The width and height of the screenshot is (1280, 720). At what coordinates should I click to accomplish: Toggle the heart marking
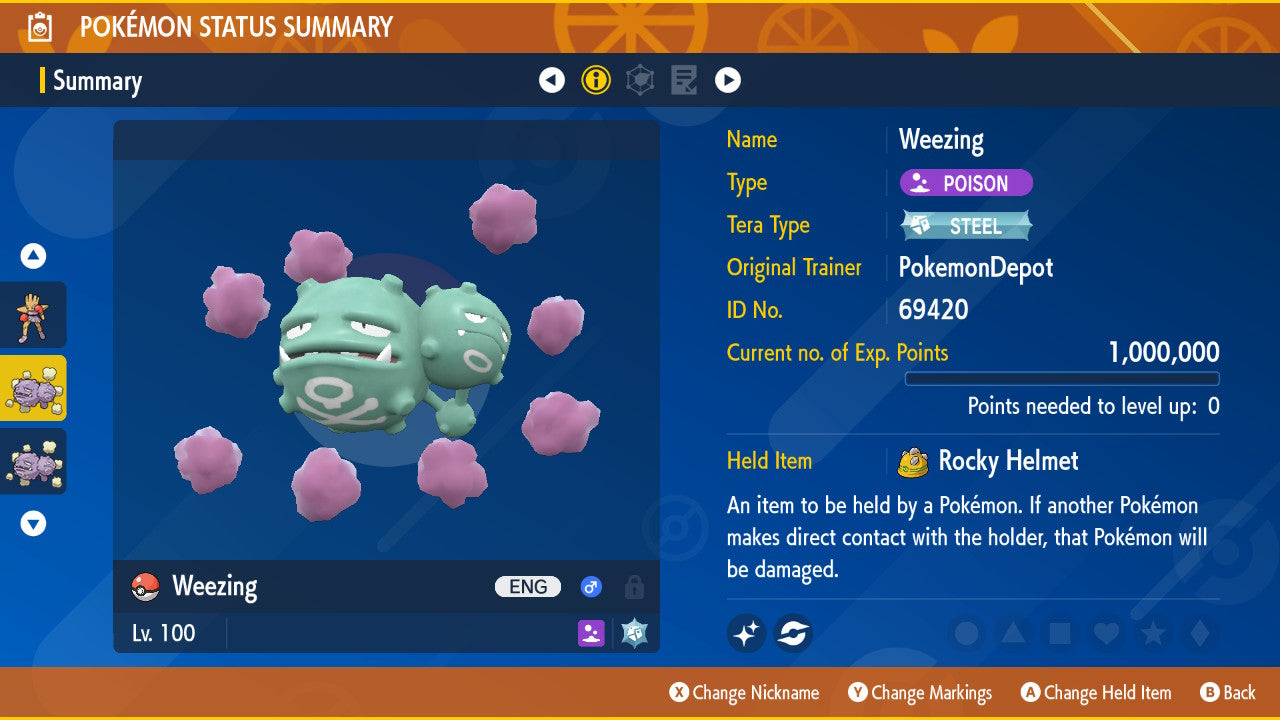[x=1105, y=633]
